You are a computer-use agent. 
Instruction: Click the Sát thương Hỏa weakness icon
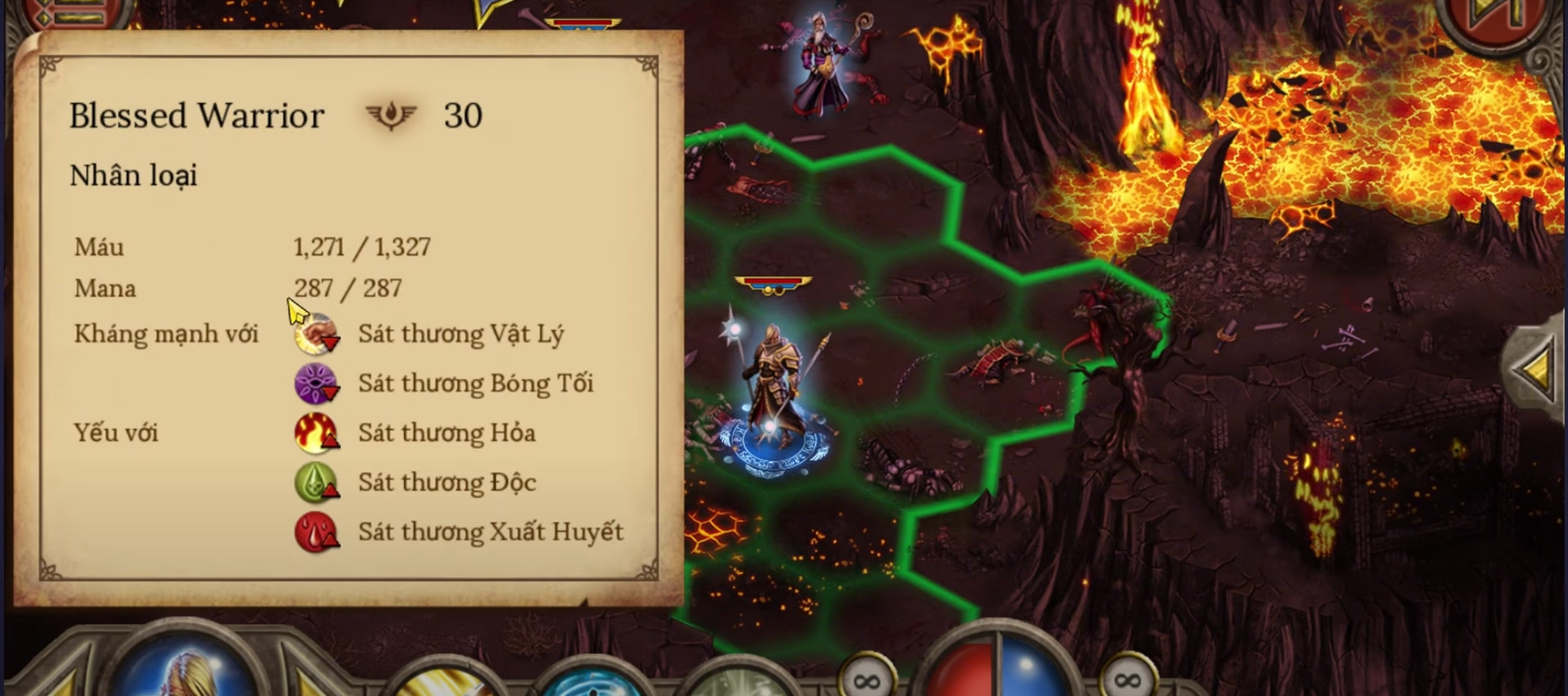[x=316, y=433]
